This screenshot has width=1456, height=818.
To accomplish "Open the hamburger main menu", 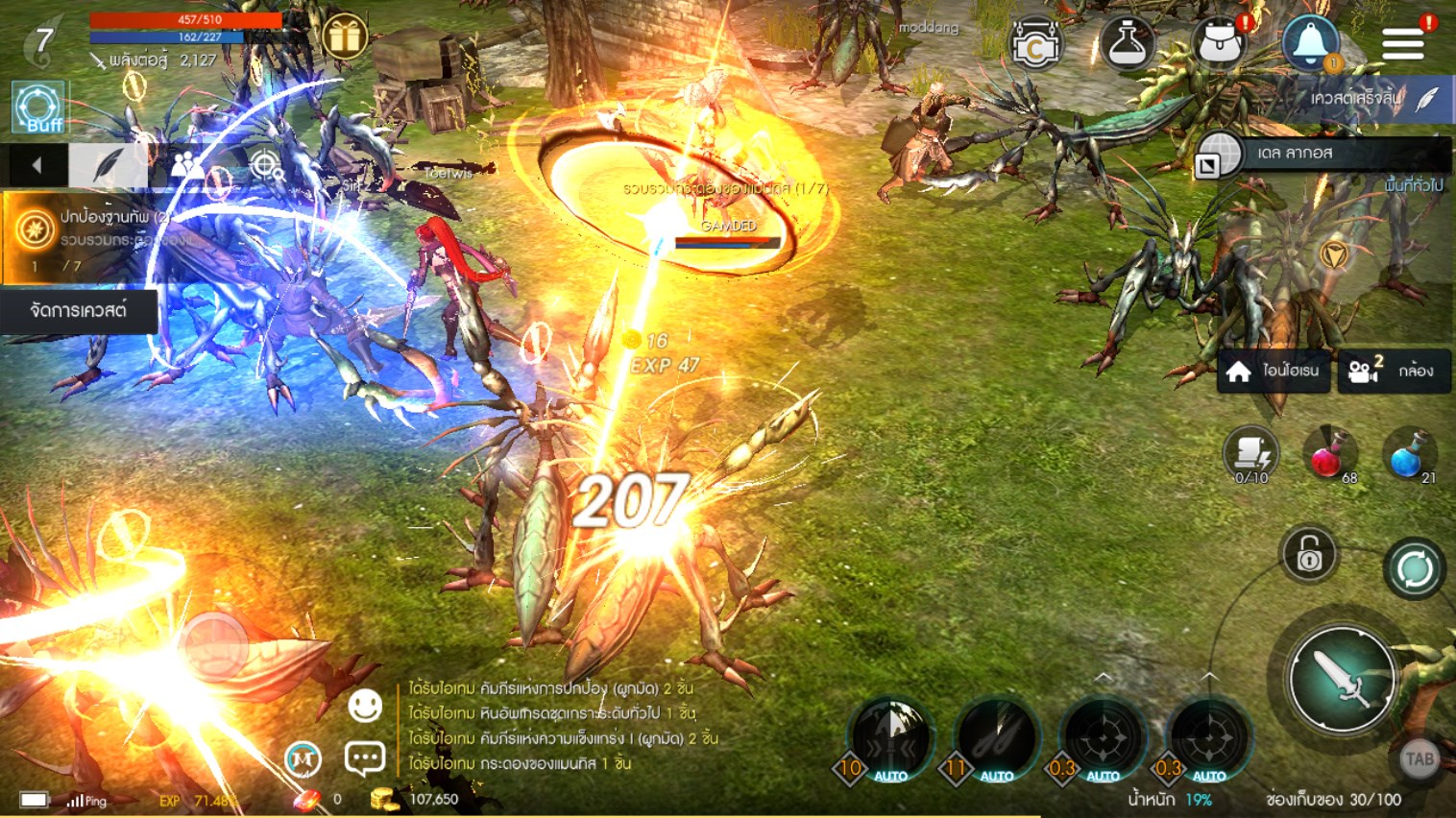I will tap(1402, 43).
